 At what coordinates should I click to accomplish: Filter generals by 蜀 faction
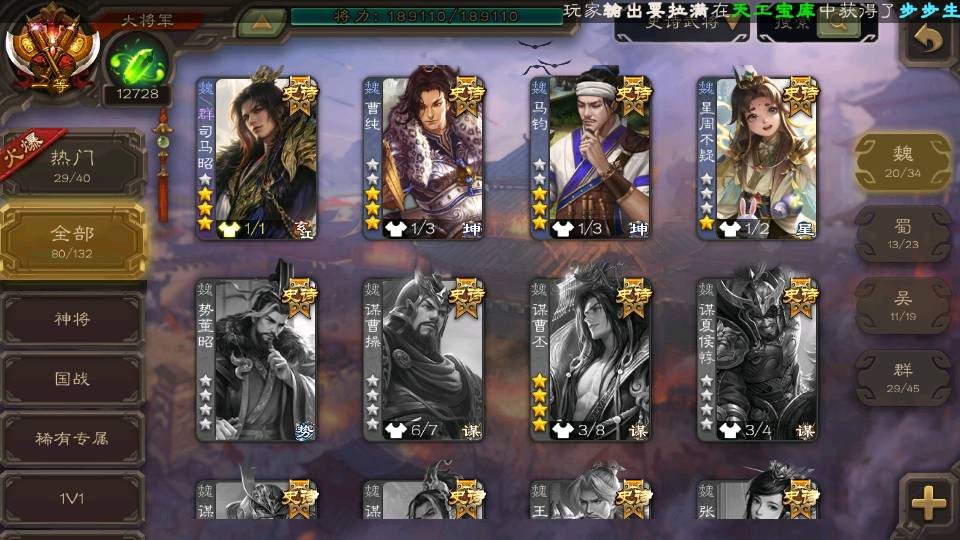coord(902,234)
